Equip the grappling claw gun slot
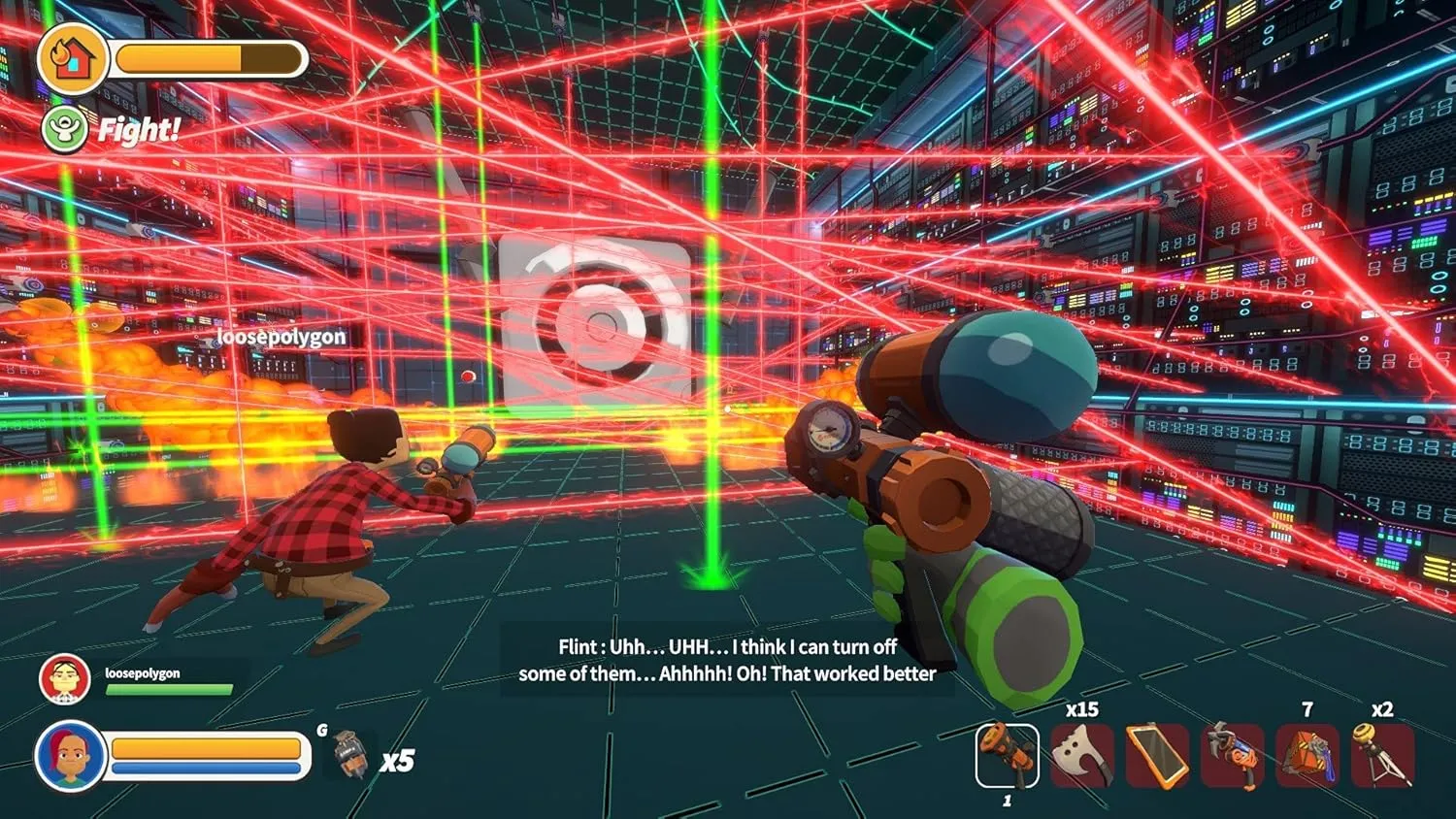 1233,755
